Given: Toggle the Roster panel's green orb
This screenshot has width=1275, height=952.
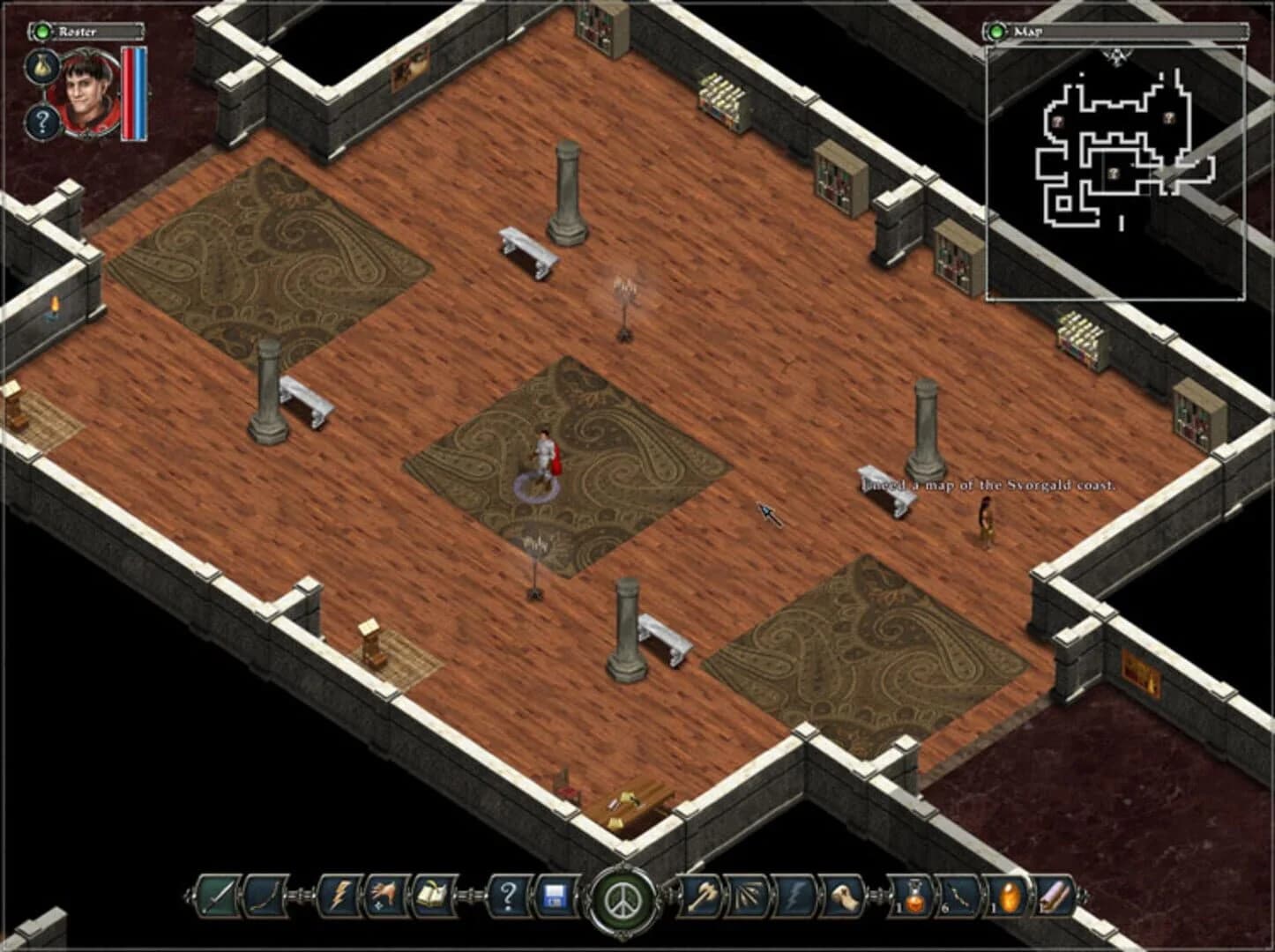Looking at the screenshot, I should 42,31.
